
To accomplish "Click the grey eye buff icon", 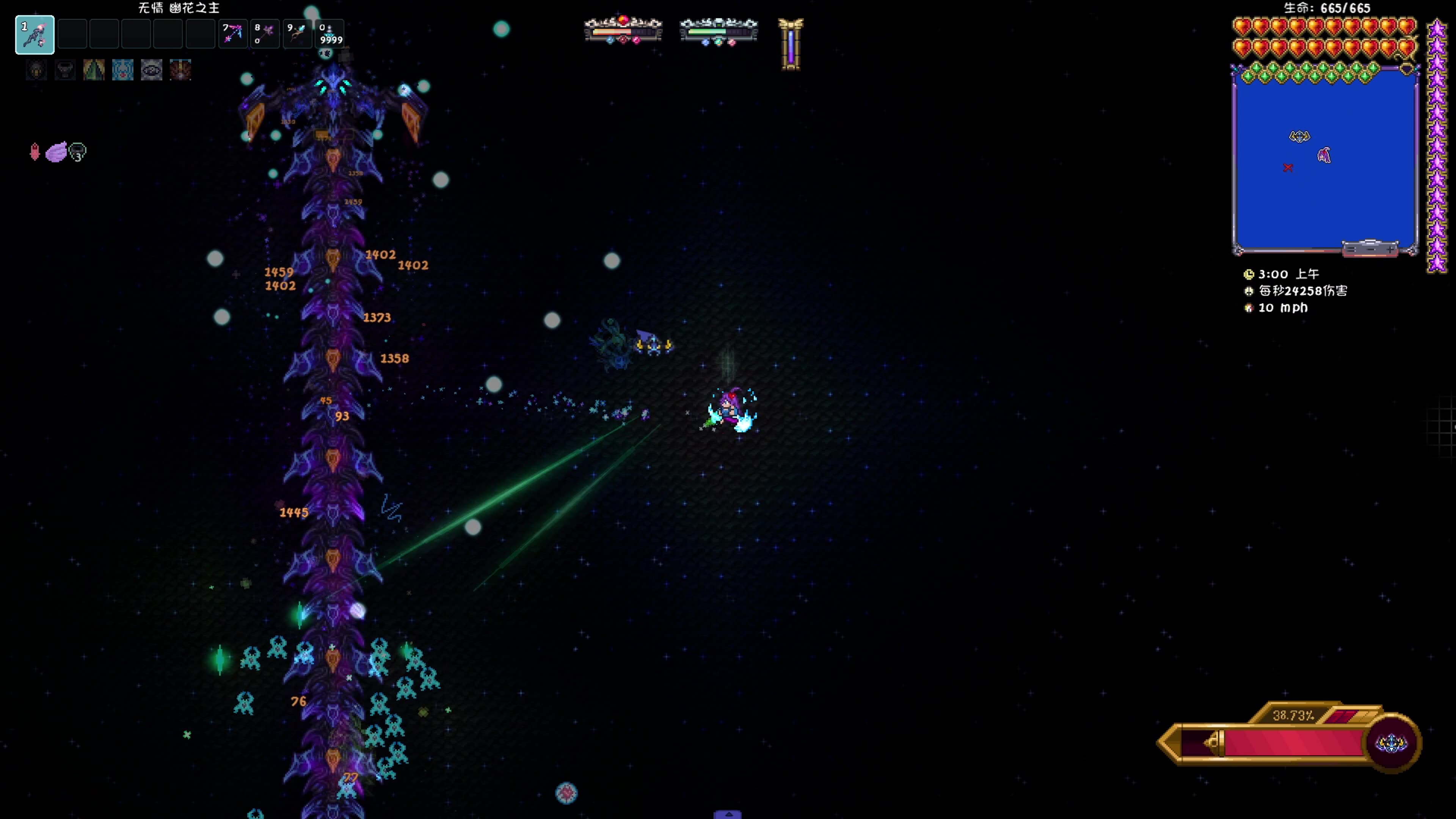I will click(152, 70).
